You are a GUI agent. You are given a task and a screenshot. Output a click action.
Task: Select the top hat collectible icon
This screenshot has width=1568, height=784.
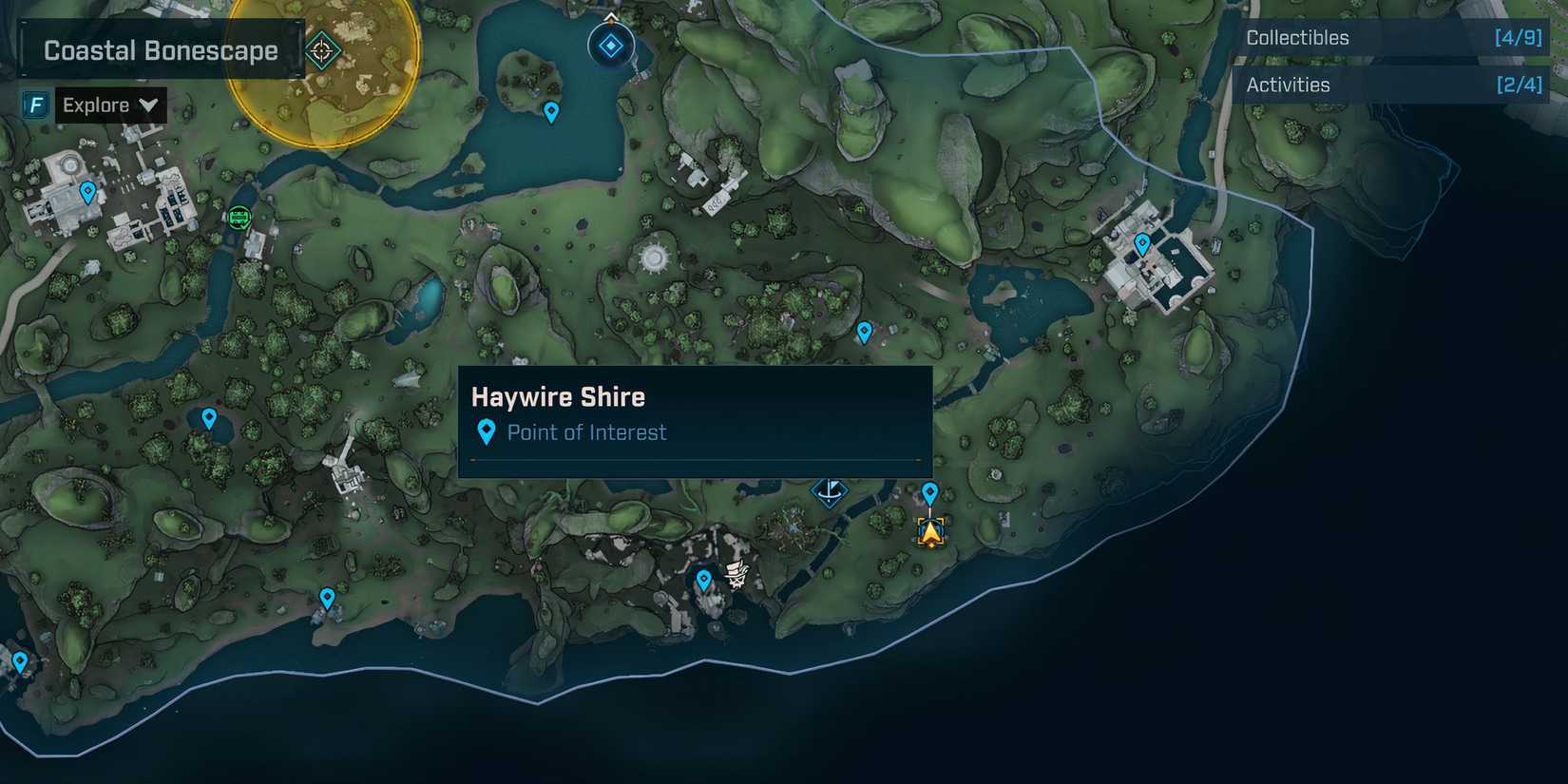tap(734, 575)
